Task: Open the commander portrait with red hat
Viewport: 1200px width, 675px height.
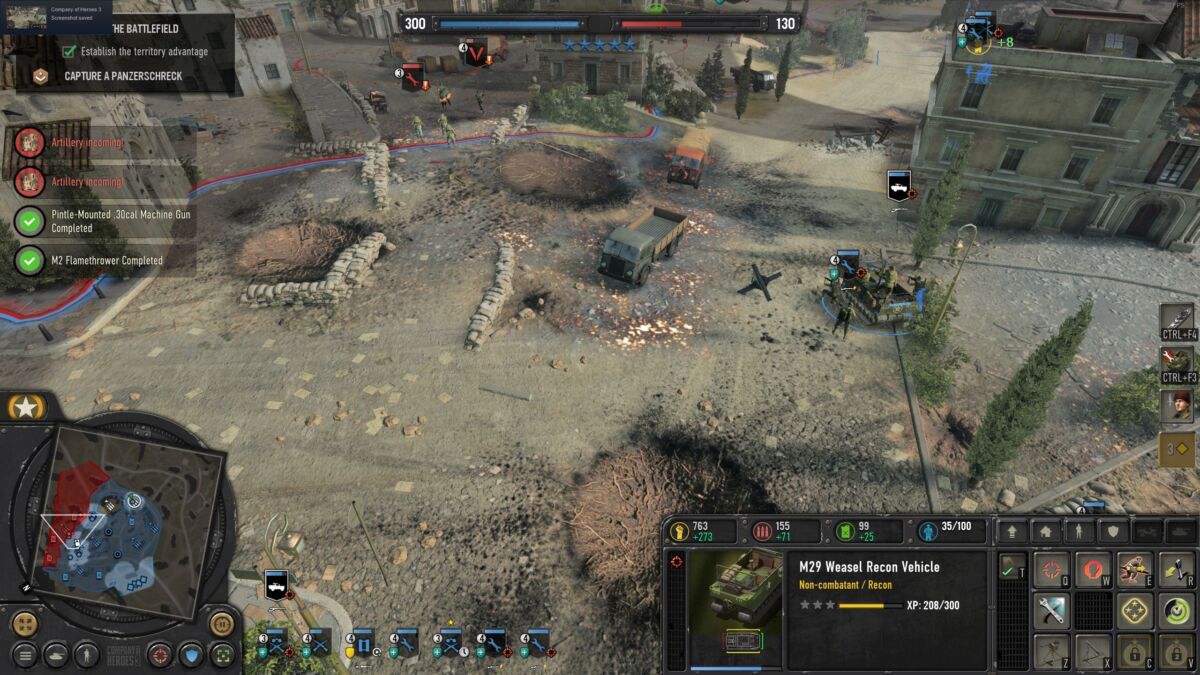Action: pyautogui.click(x=1177, y=405)
